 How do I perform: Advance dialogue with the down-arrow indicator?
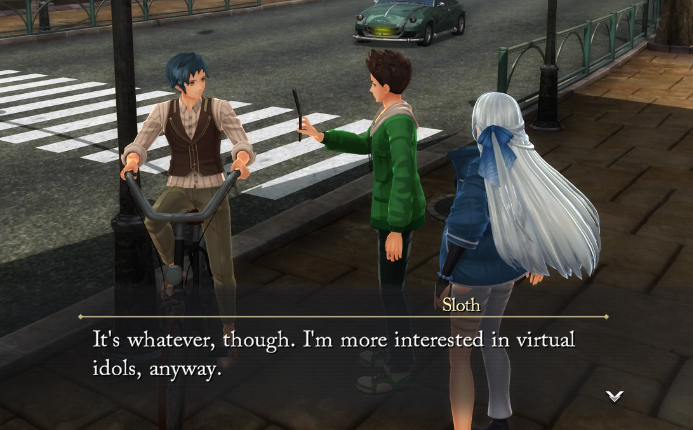point(614,396)
